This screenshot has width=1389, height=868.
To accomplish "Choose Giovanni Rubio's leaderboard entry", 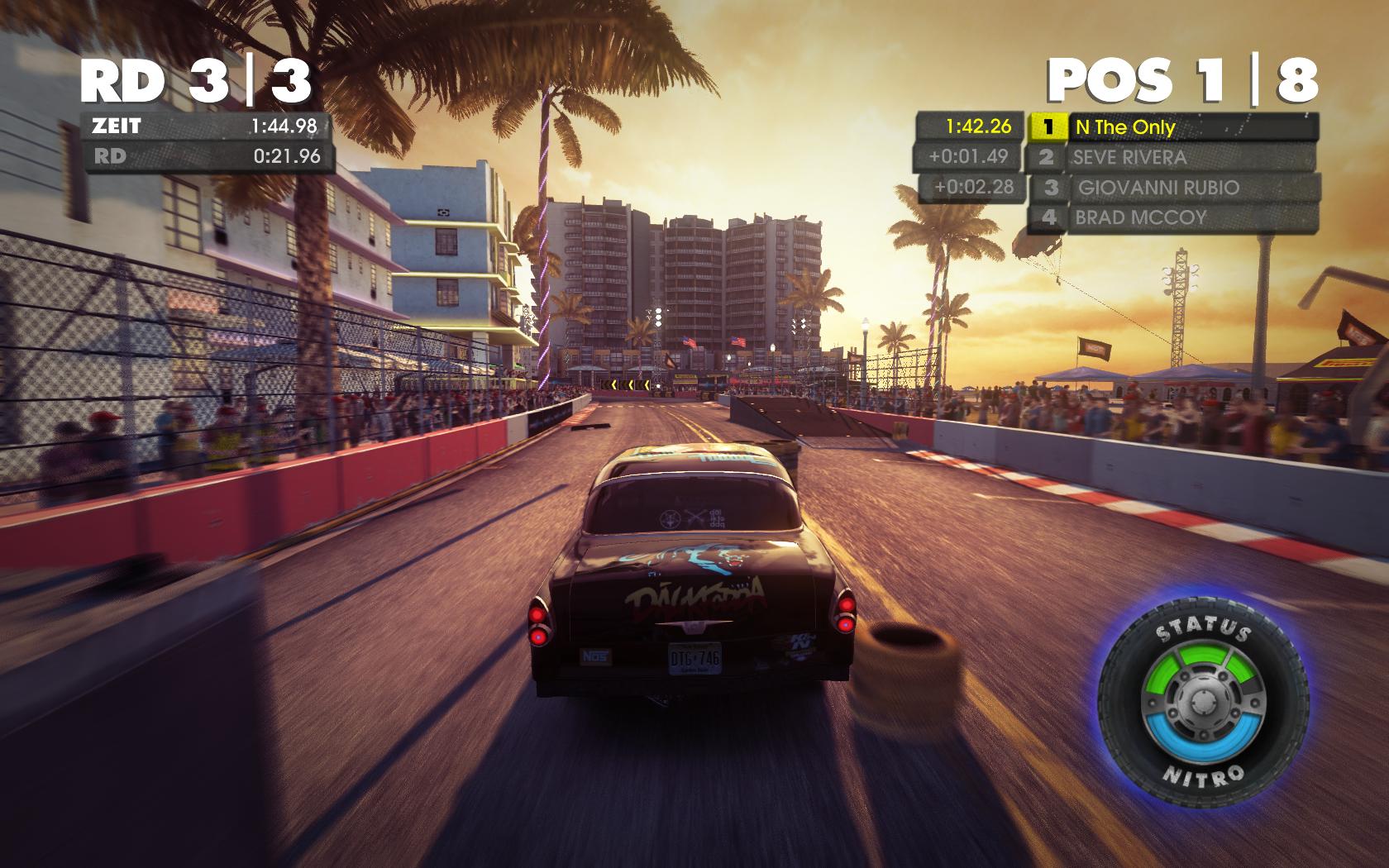I will click(x=1172, y=188).
